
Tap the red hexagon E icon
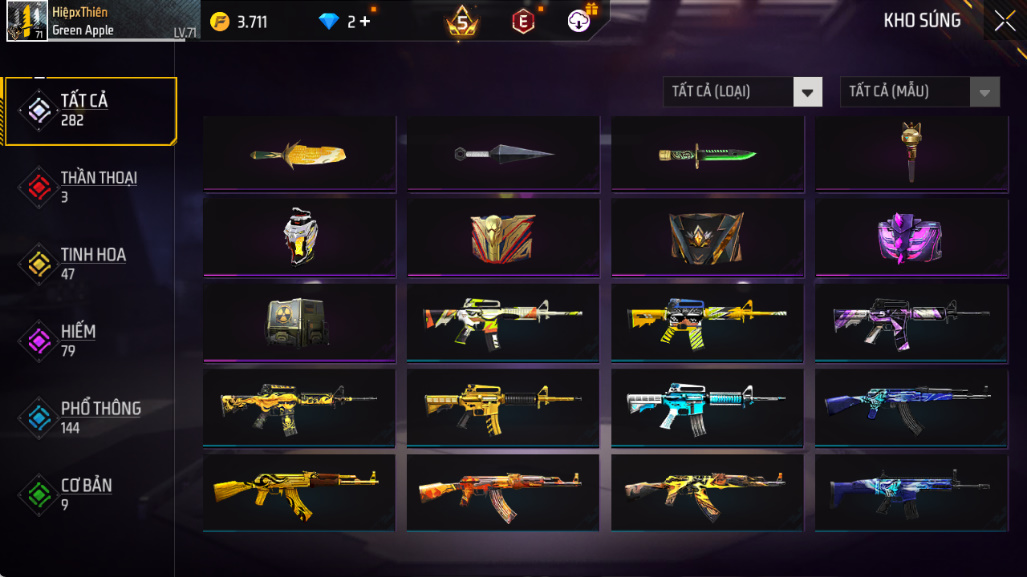pyautogui.click(x=522, y=21)
